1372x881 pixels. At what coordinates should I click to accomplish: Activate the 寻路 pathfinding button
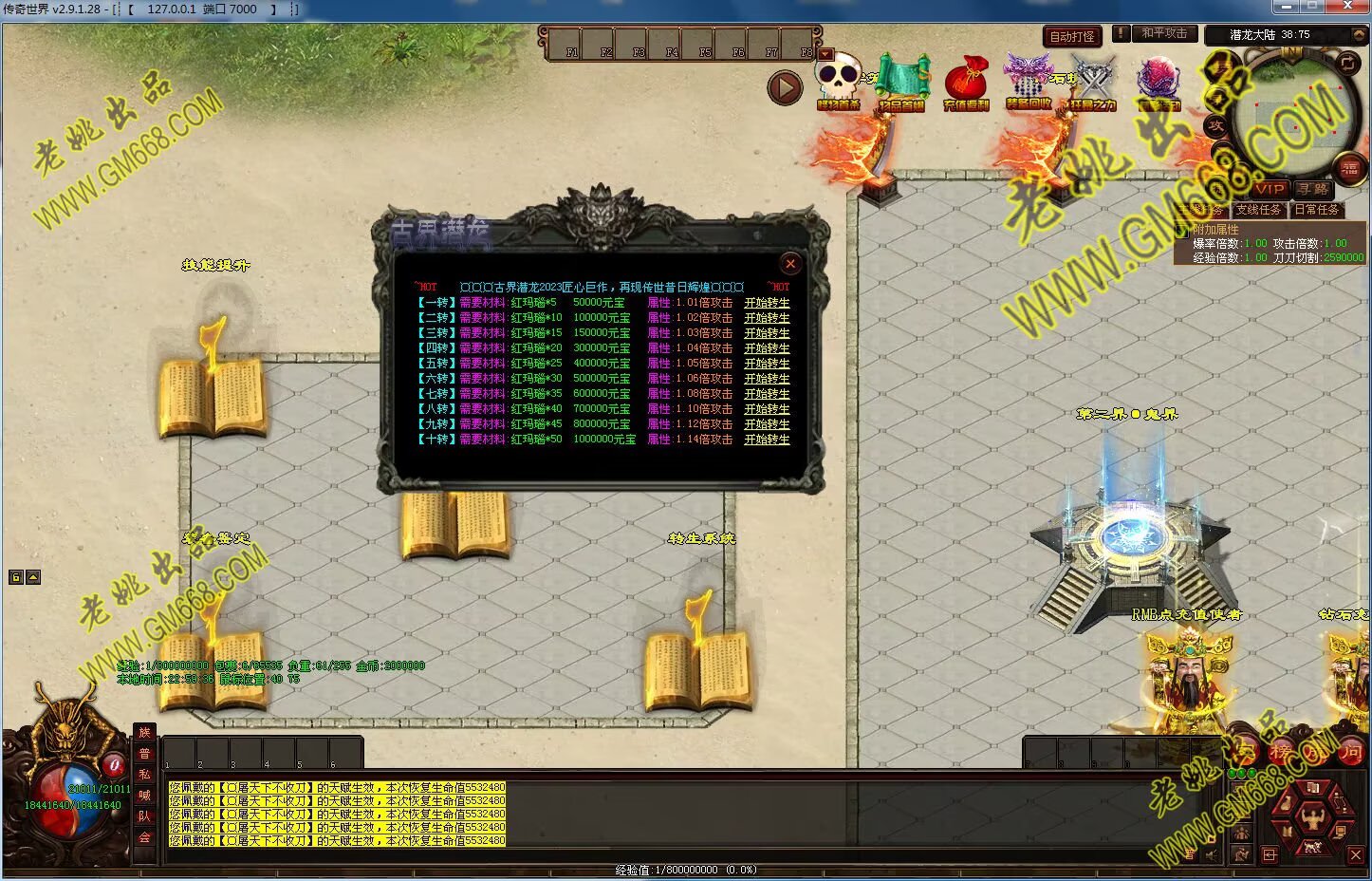point(1313,190)
